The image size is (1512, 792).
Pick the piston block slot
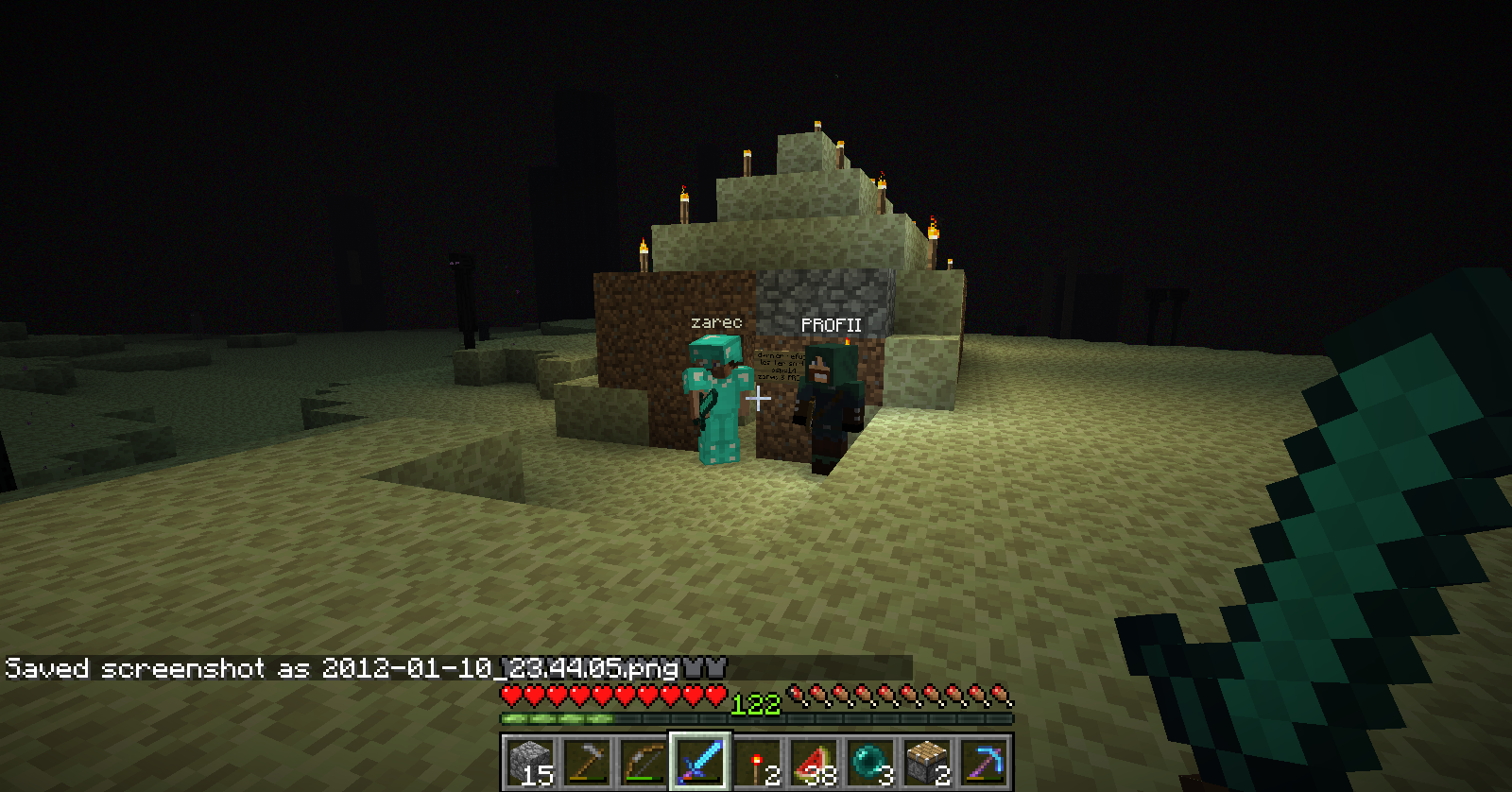(926, 761)
